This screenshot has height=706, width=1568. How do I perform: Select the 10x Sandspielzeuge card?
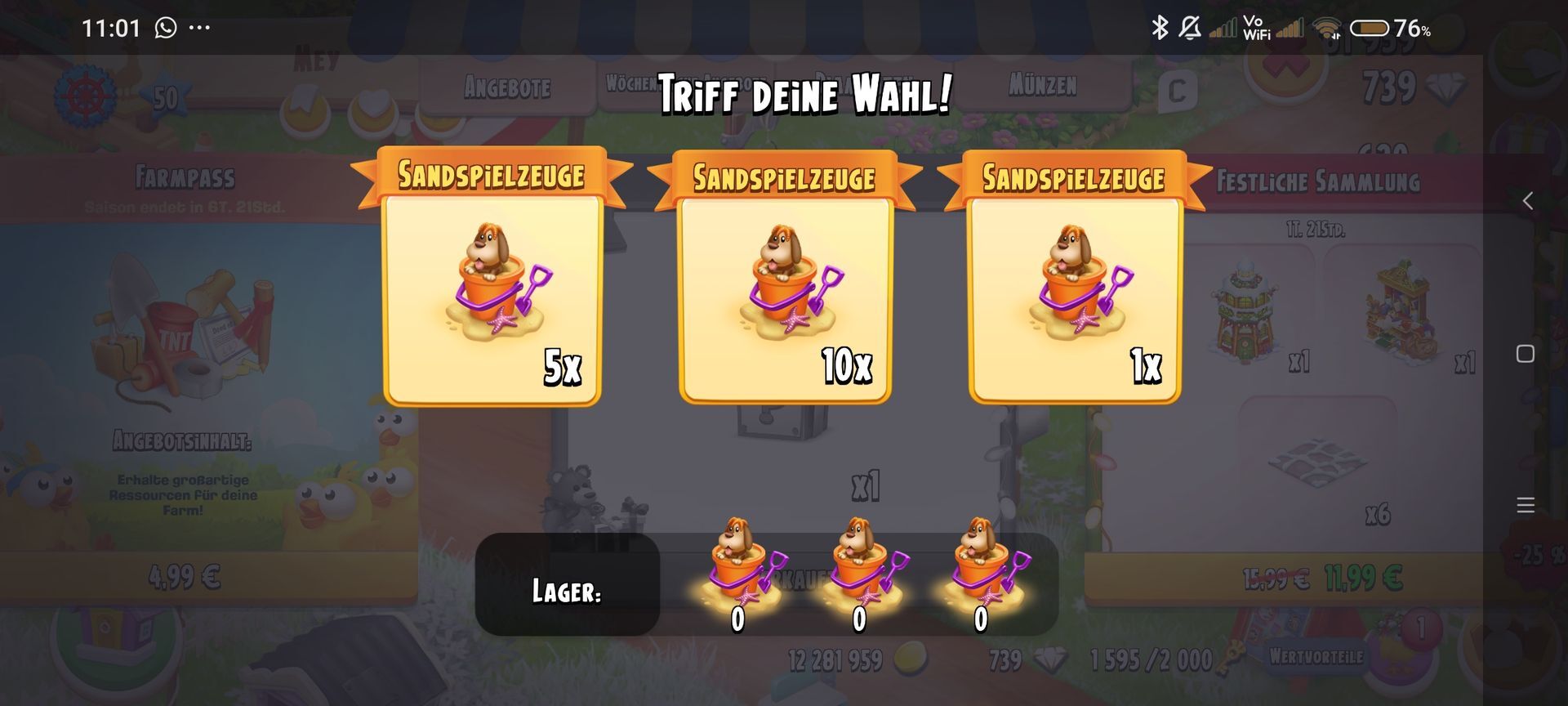click(785, 298)
